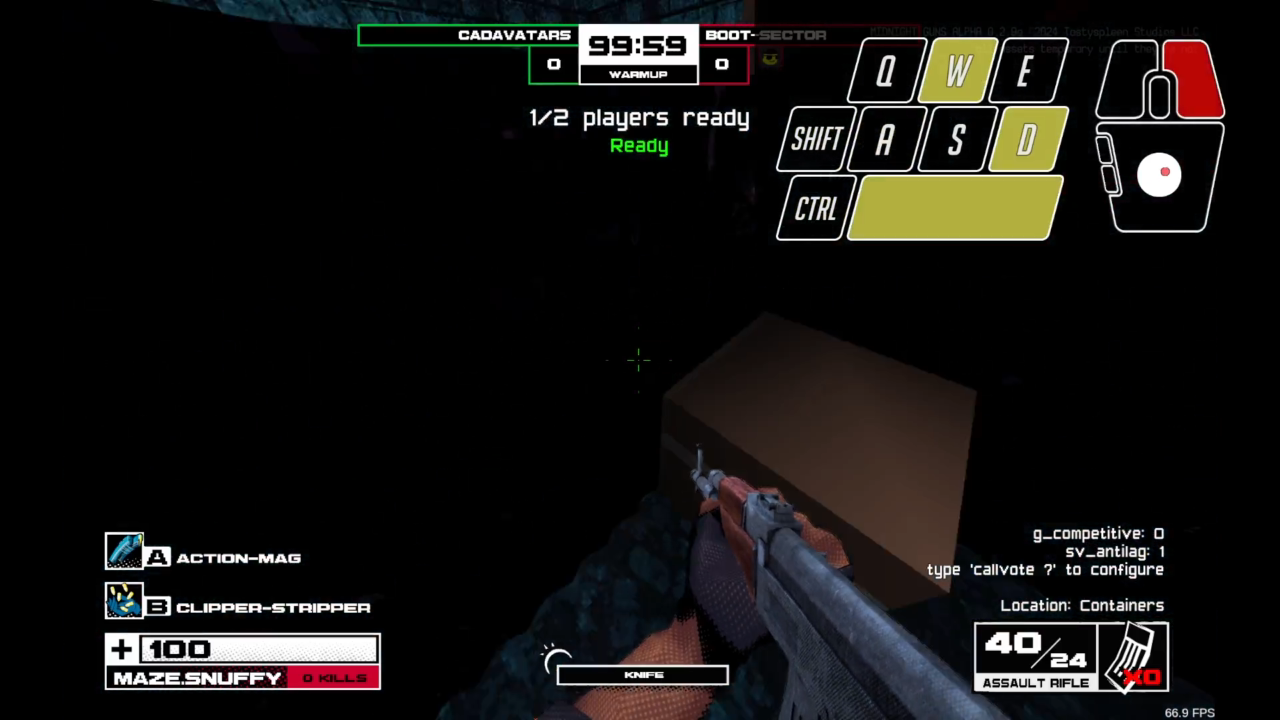1280x720 pixels.
Task: Click the 'callvote ?' to configure text
Action: tap(1046, 569)
